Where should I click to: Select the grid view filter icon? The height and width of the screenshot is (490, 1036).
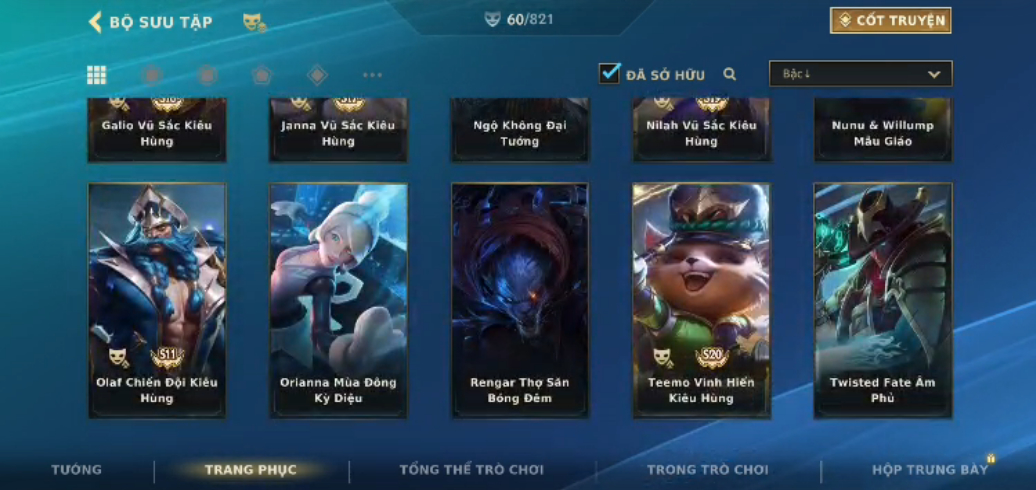[x=97, y=75]
